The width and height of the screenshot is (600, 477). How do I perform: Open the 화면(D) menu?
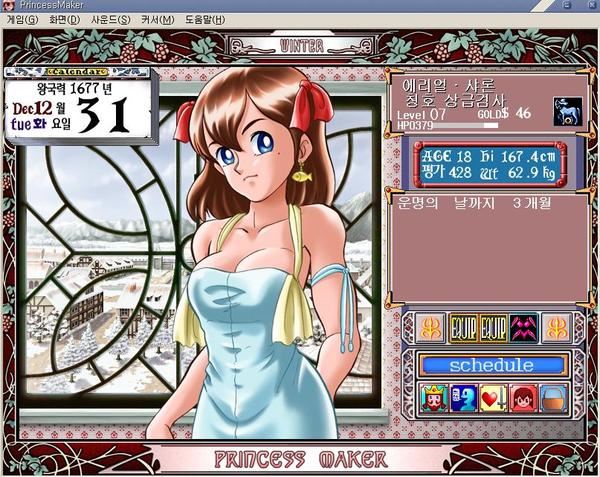[x=64, y=19]
